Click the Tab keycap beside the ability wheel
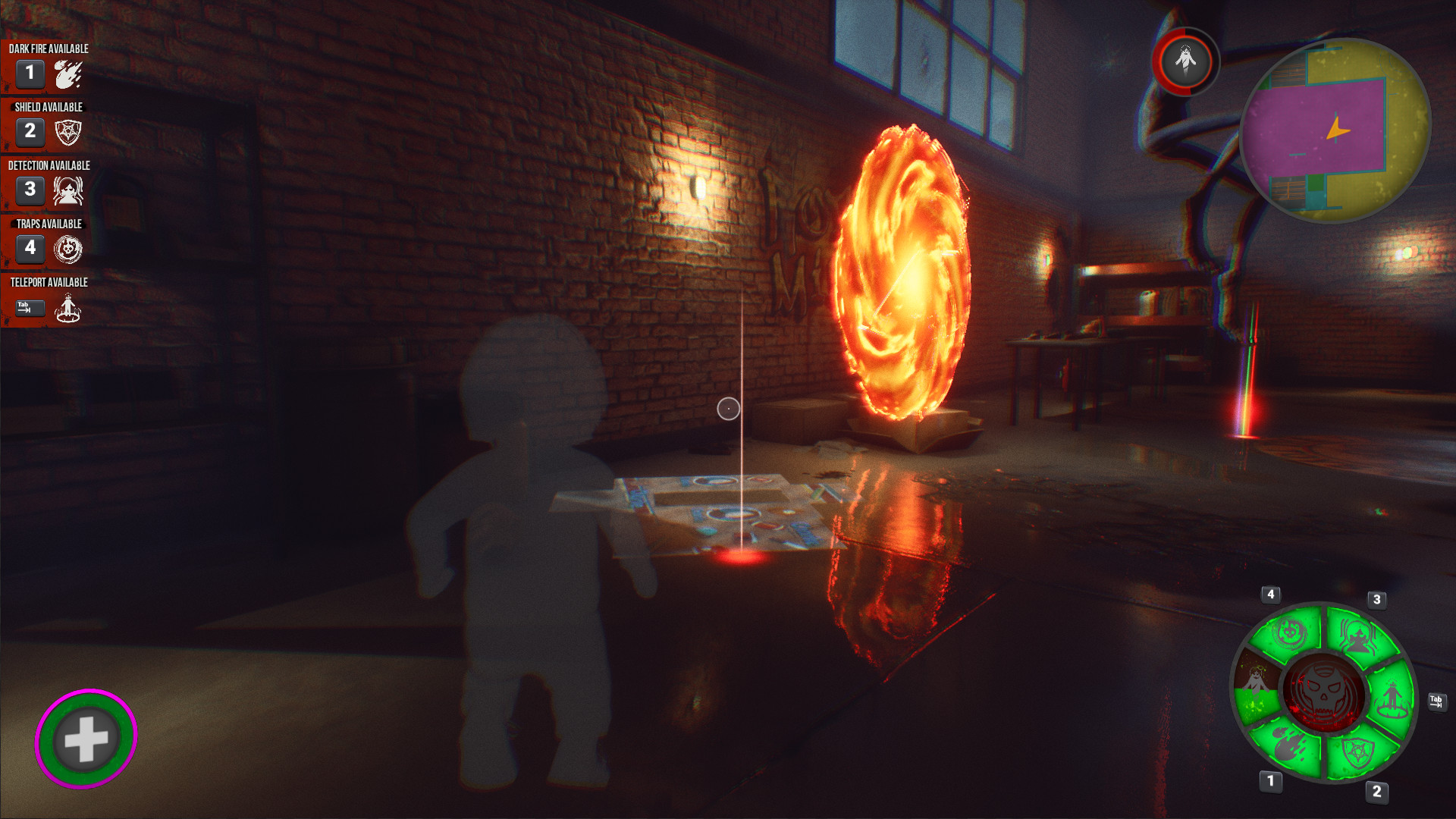 1437,702
